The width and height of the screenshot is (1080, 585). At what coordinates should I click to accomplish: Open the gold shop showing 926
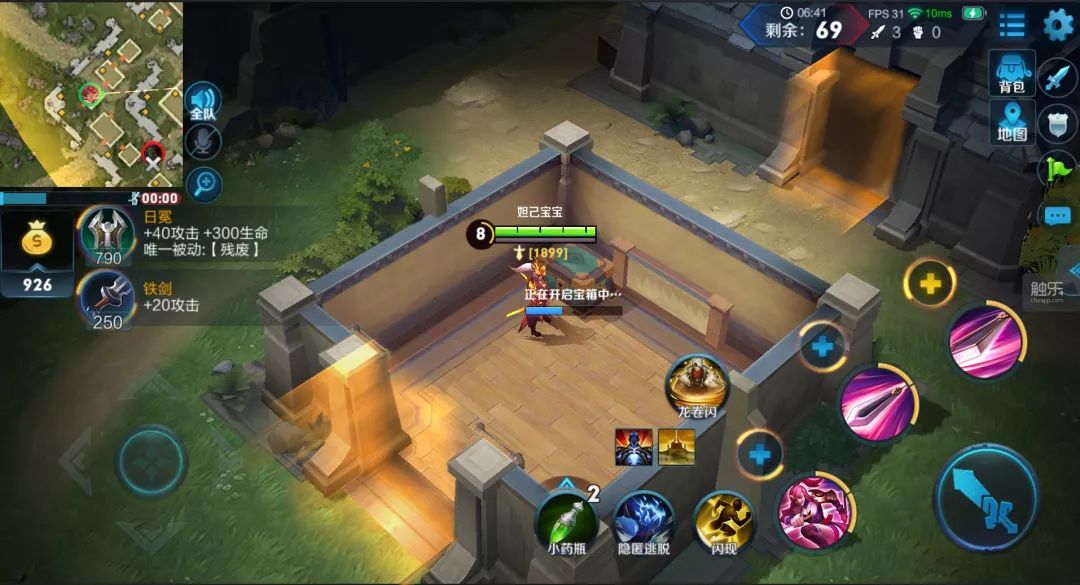37,252
